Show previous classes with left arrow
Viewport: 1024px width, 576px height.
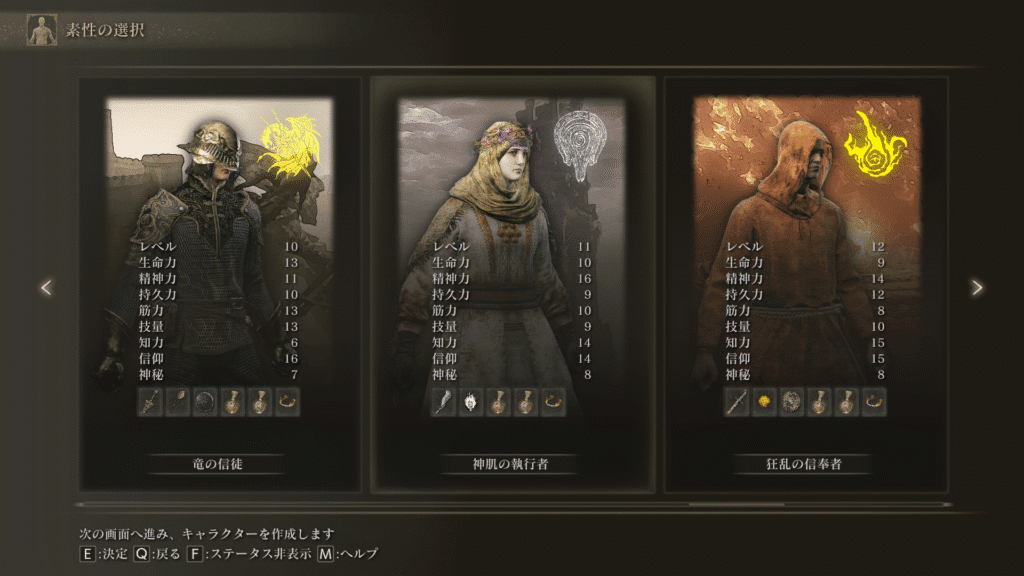tap(46, 287)
